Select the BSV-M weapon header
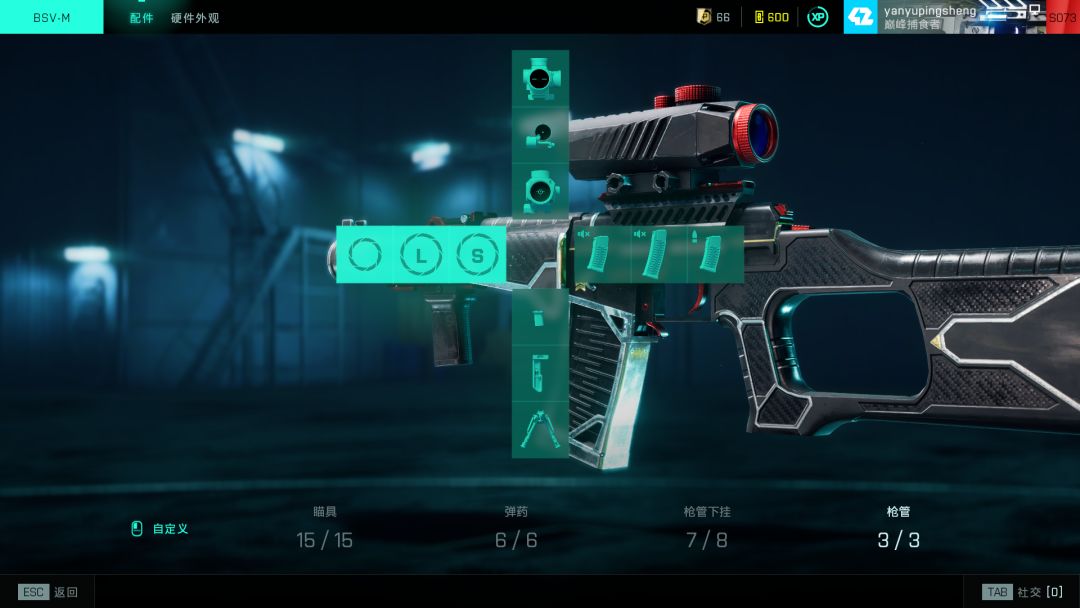 [52, 18]
